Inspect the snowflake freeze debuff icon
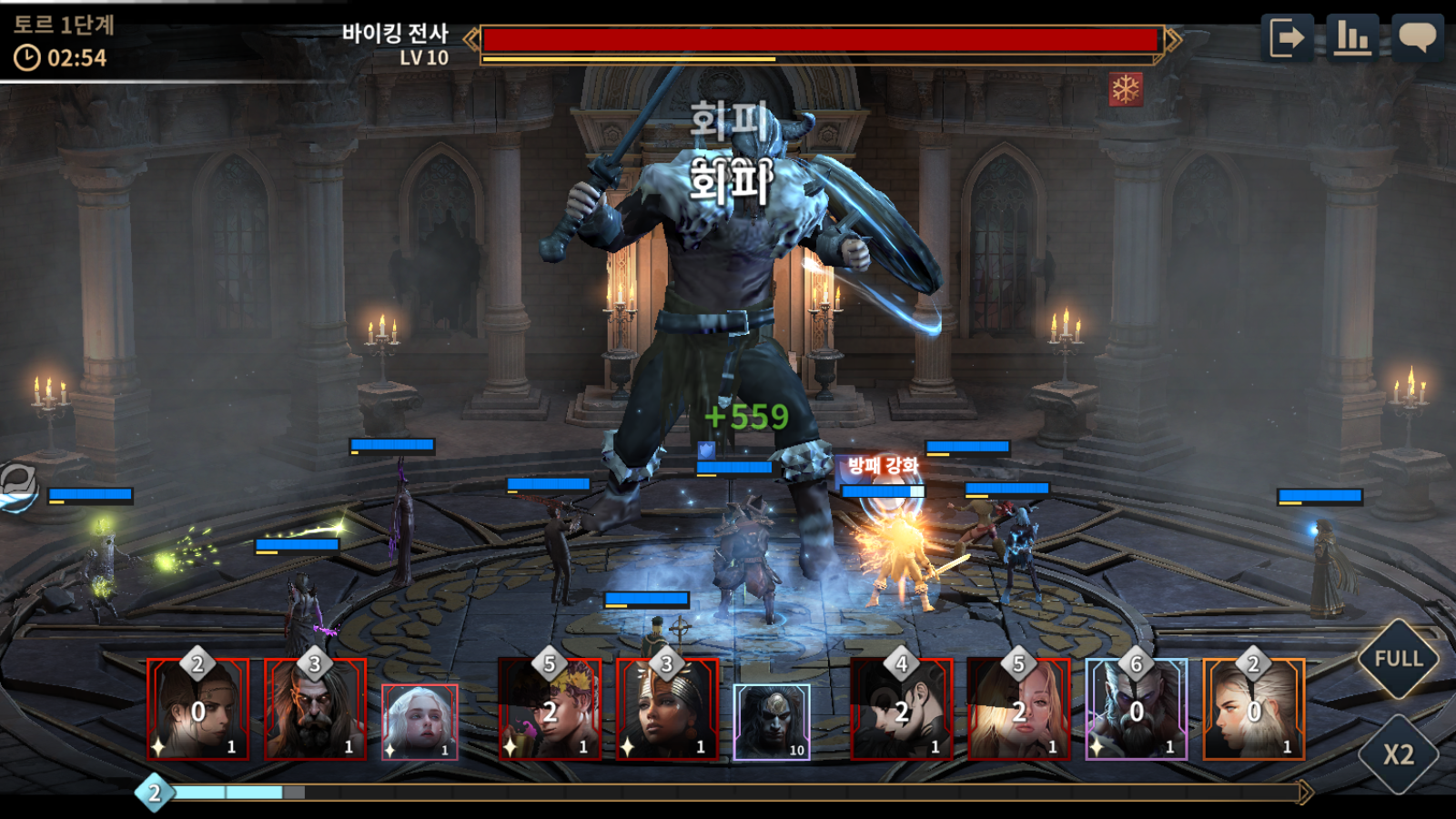Viewport: 1456px width, 819px height. 1126,89
